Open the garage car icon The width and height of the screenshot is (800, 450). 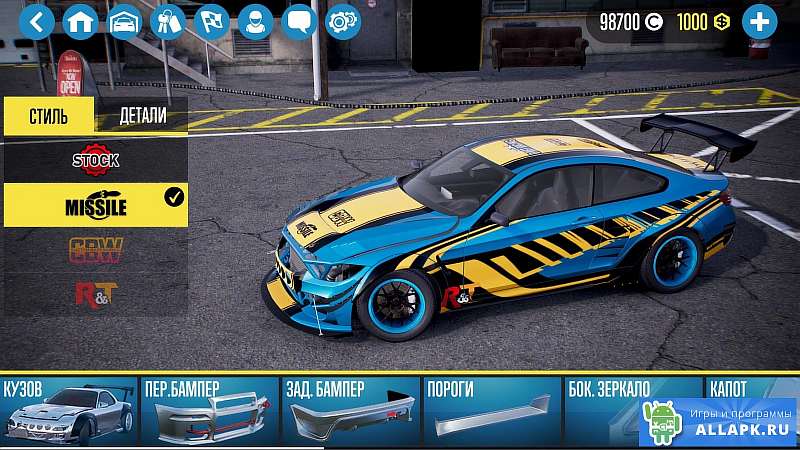[x=124, y=22]
